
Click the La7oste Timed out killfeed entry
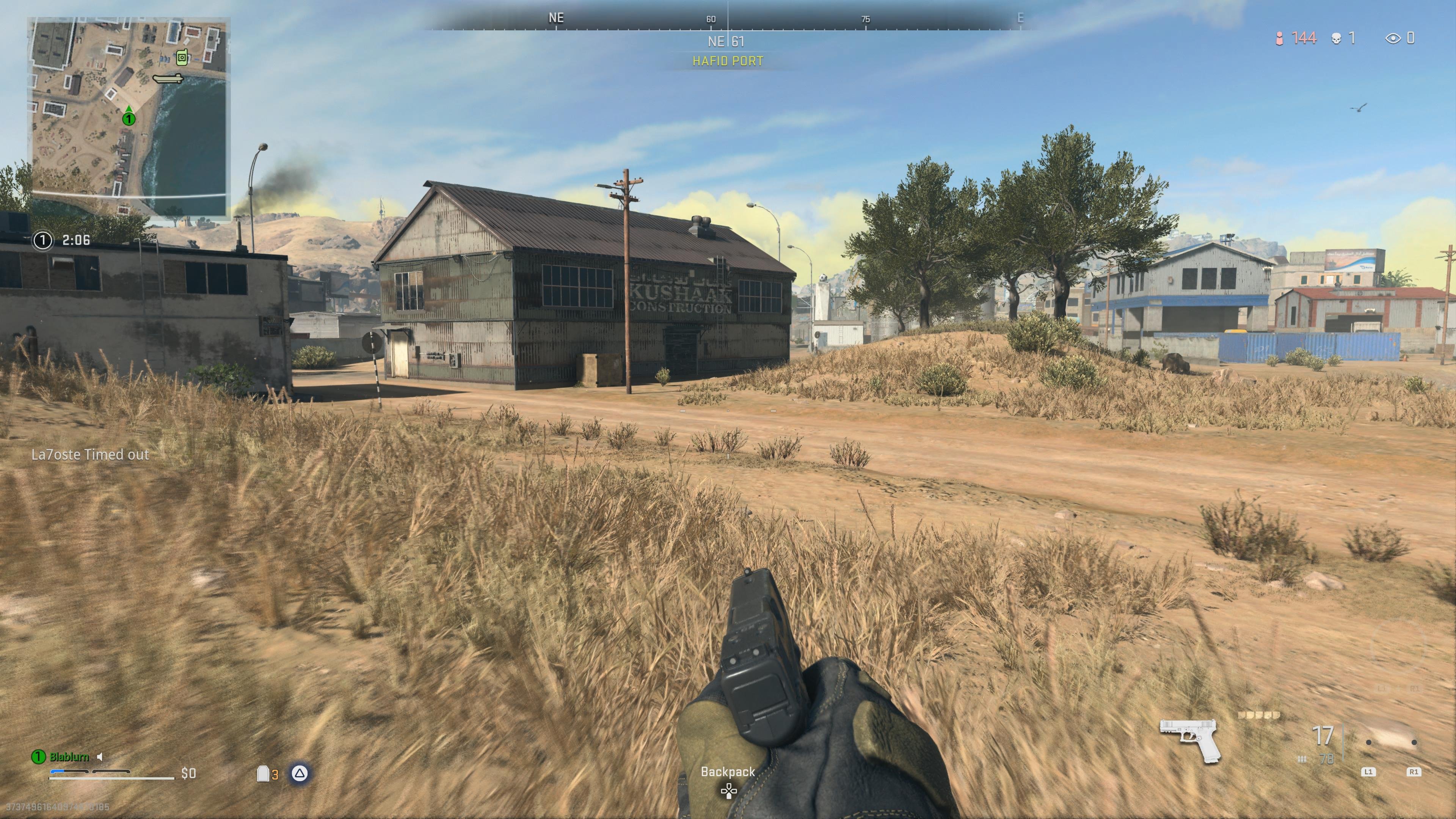click(91, 455)
